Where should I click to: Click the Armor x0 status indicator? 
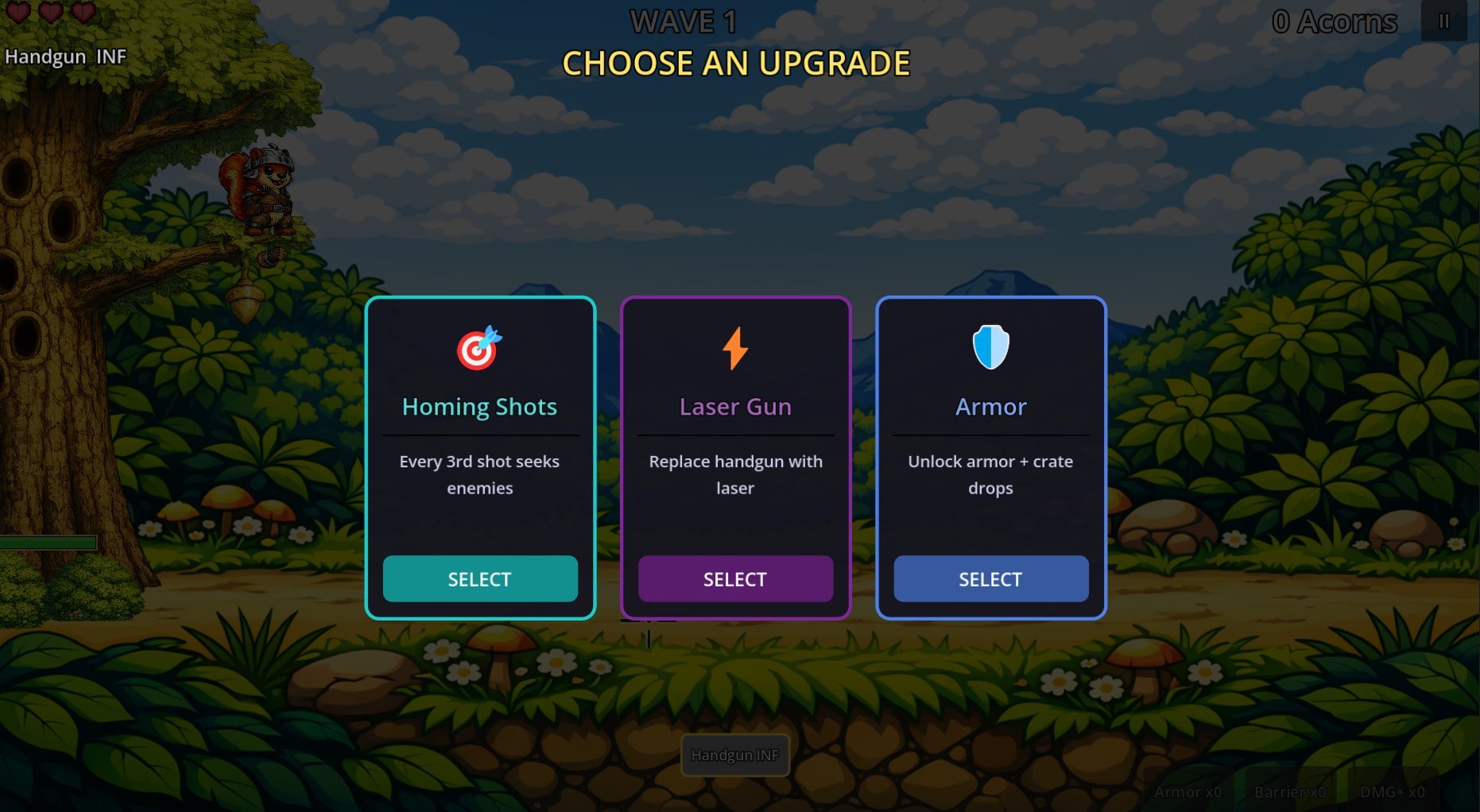coord(1187,792)
